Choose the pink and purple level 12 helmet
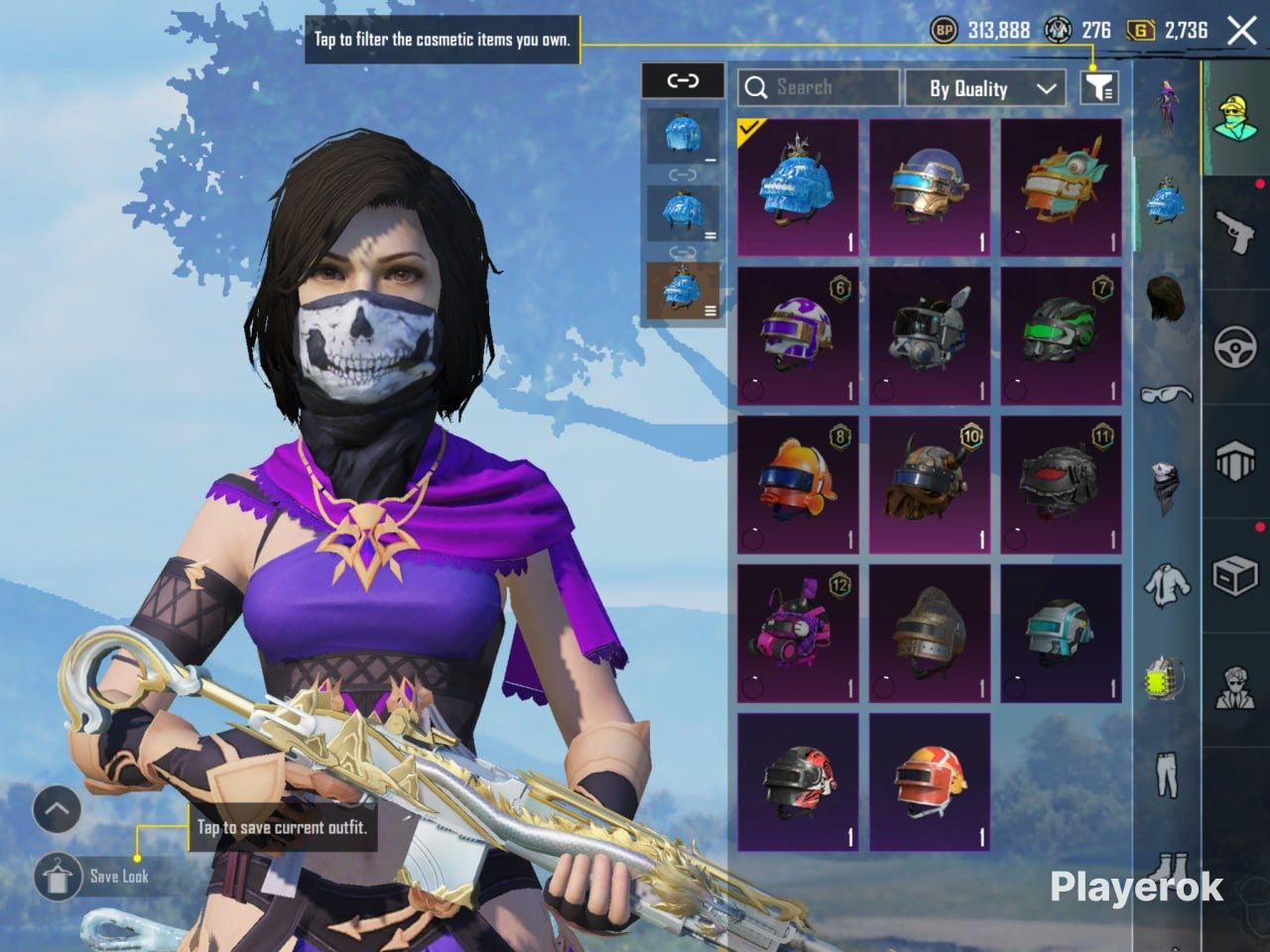The image size is (1270, 952). [798, 633]
